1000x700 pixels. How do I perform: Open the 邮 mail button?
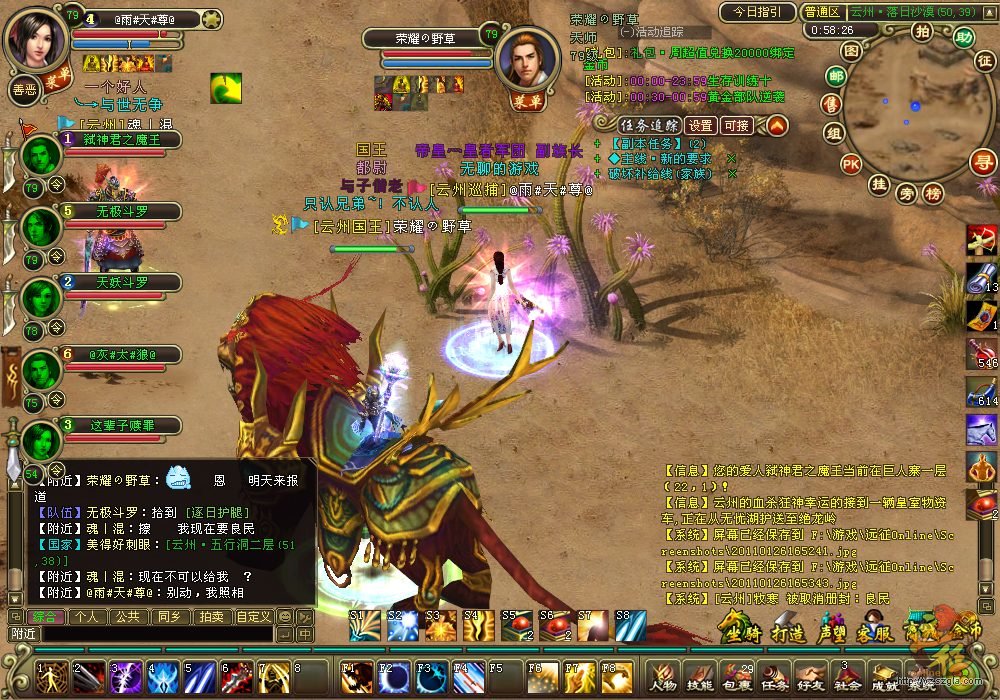(x=836, y=76)
